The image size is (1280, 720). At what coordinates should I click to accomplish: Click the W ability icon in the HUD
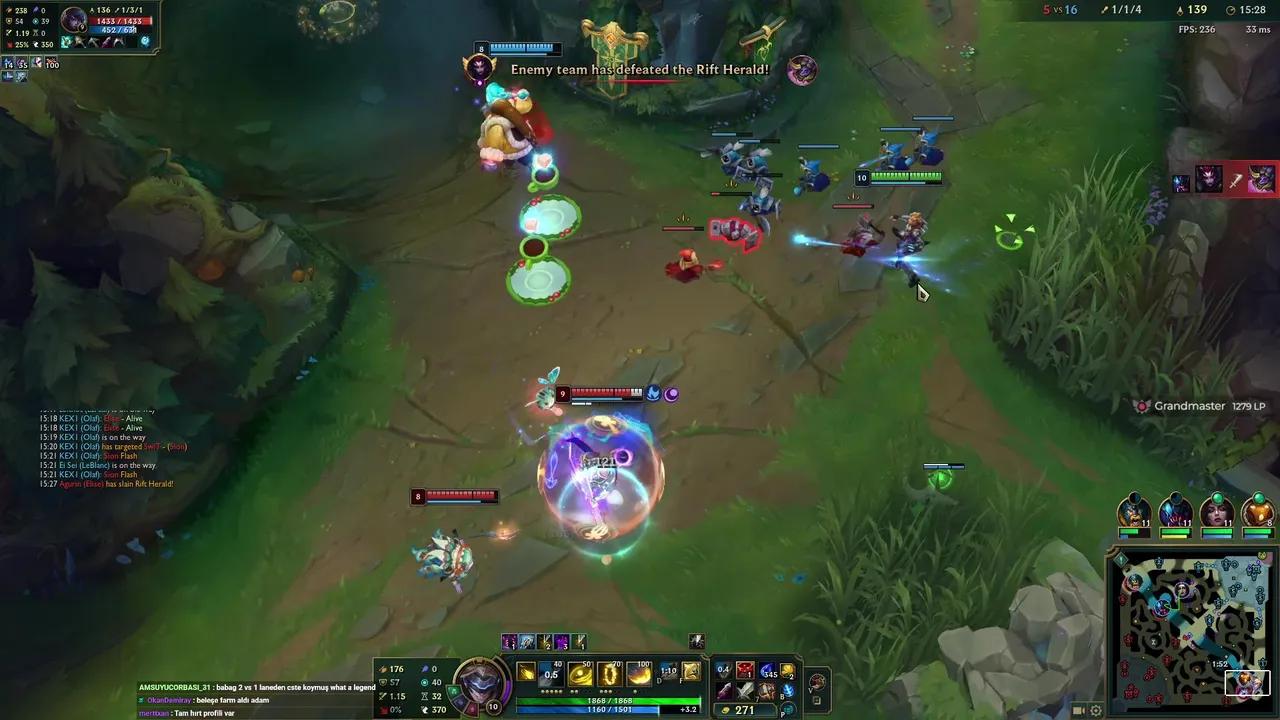[x=580, y=670]
